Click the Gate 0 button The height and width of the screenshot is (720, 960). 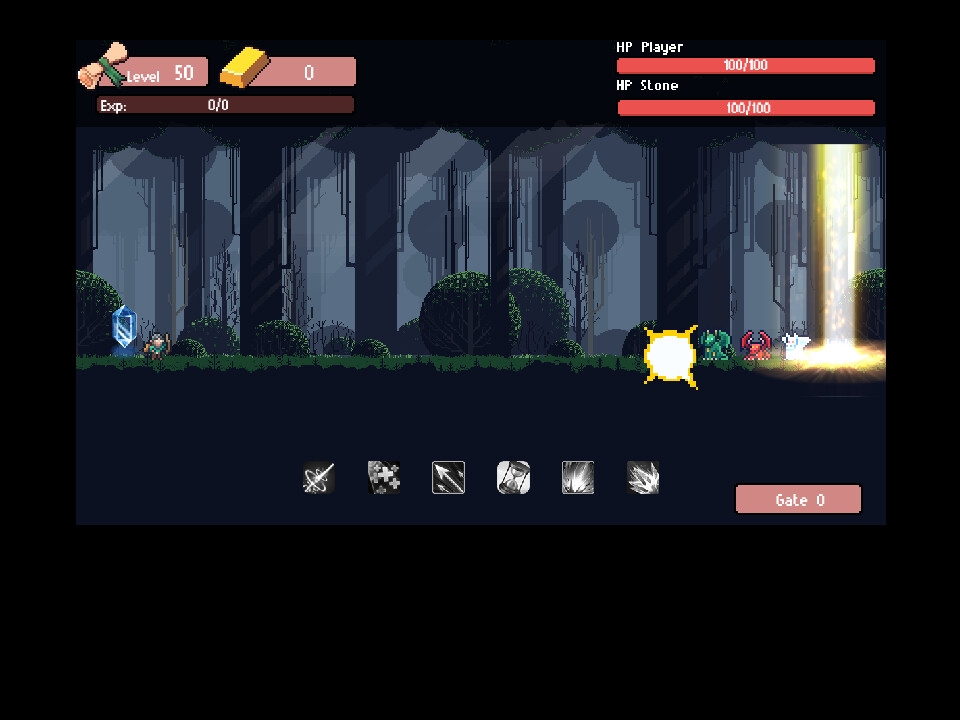(x=798, y=500)
